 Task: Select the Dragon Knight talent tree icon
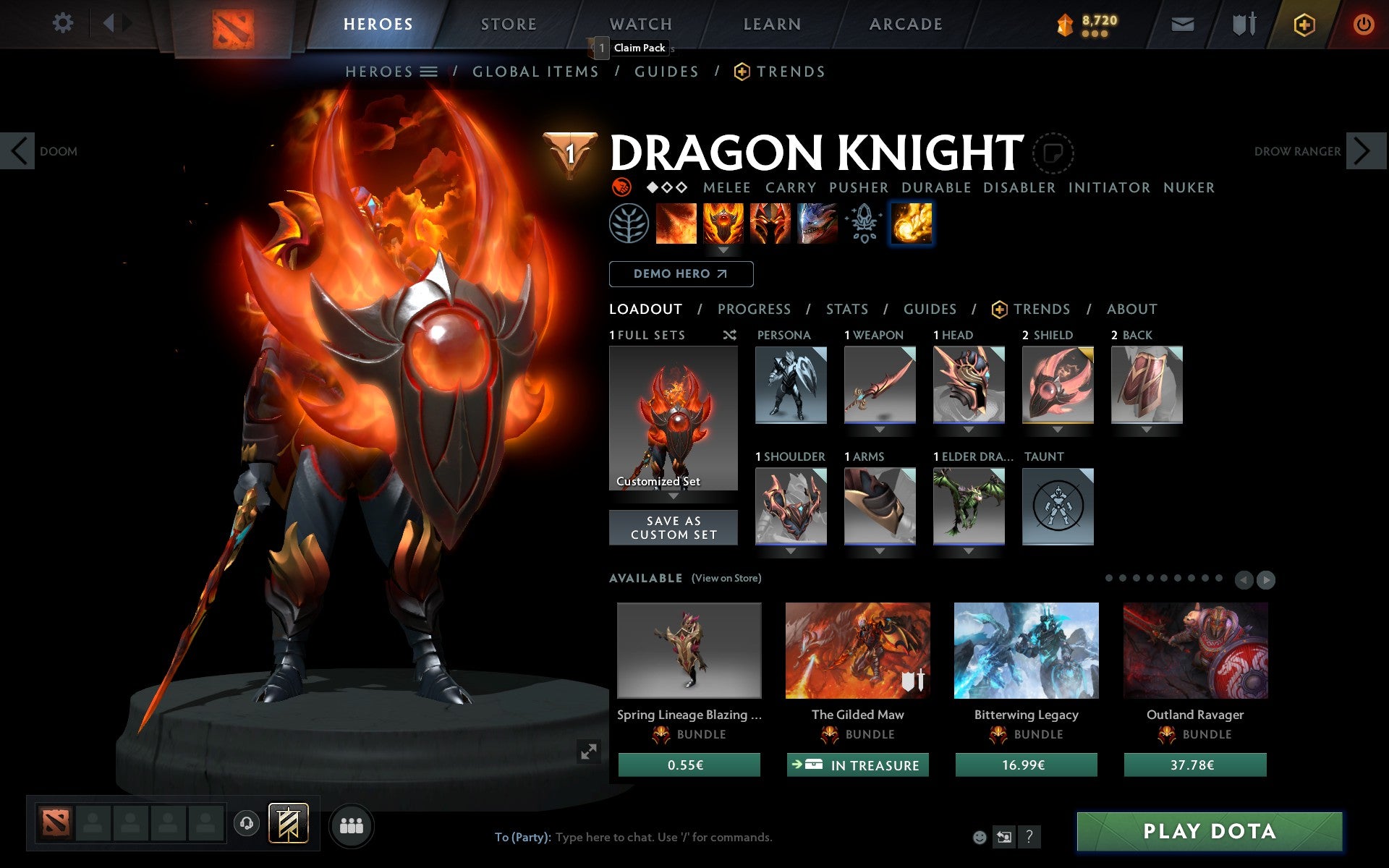631,224
